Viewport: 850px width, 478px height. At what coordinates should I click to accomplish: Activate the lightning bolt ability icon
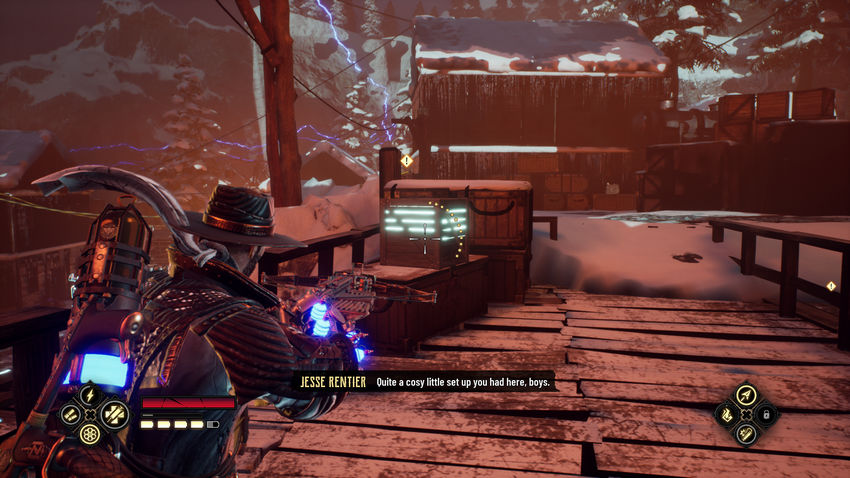click(x=90, y=394)
